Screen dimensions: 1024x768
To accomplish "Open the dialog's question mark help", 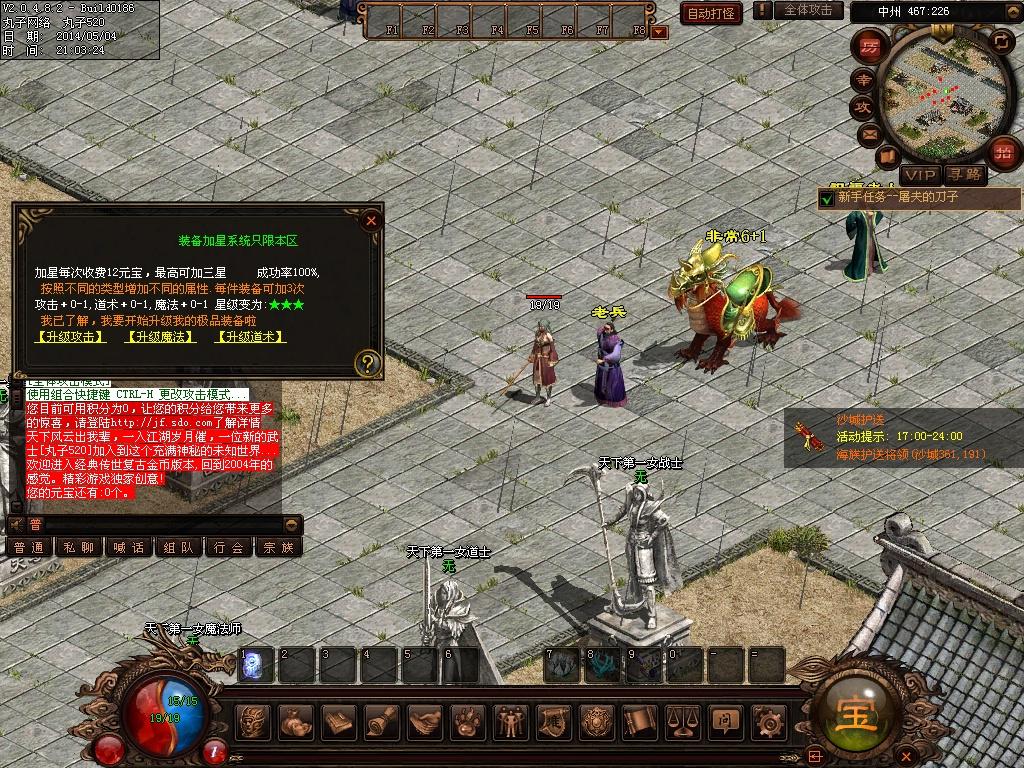I will 368,363.
